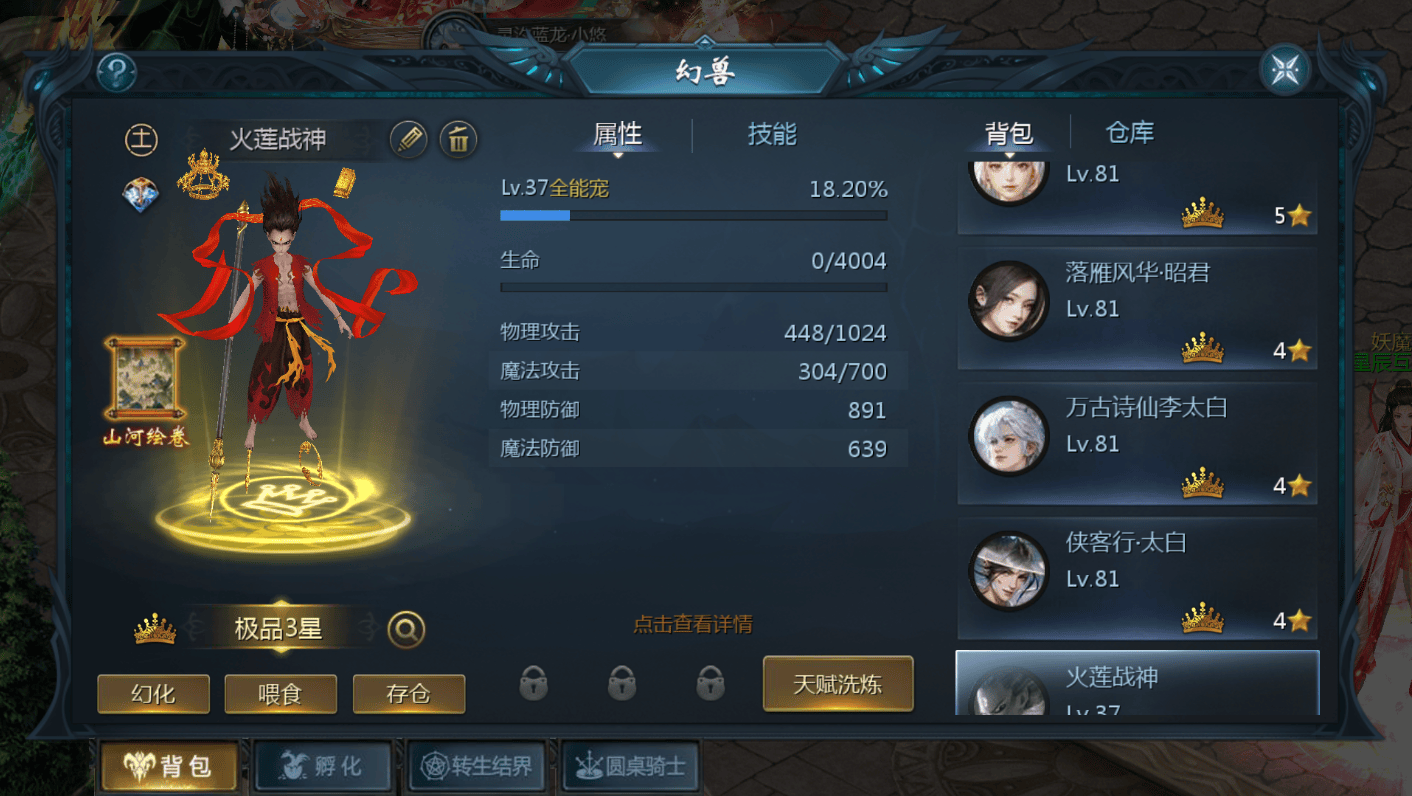
Task: Click the first padlock slot
Action: coord(533,684)
